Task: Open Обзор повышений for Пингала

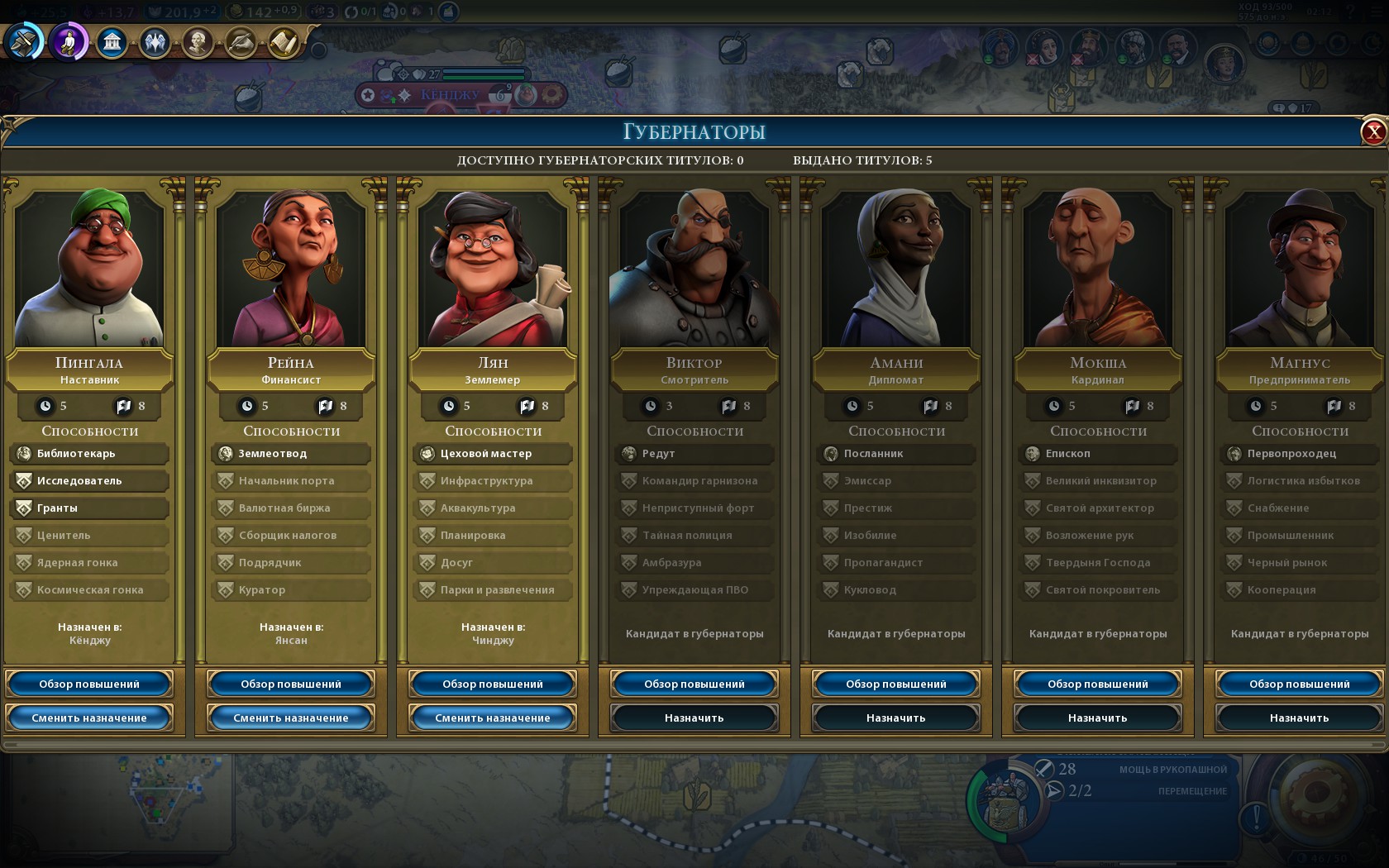Action: click(x=88, y=684)
